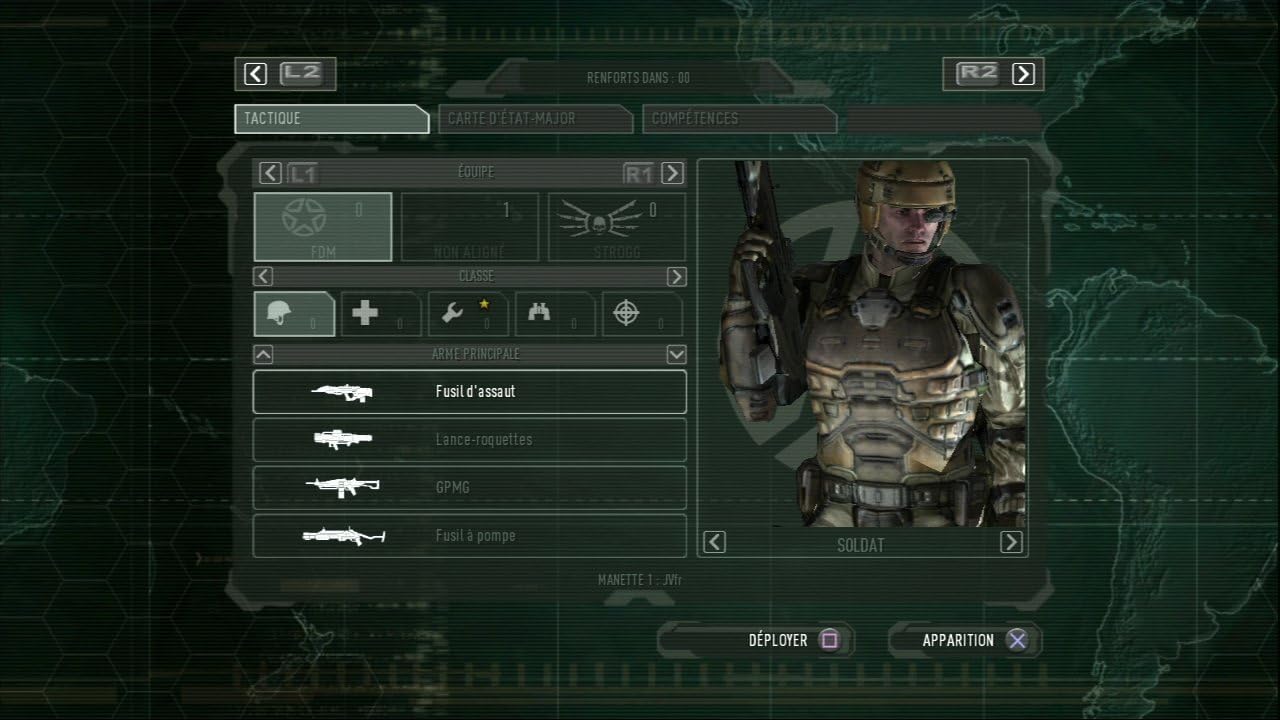Image resolution: width=1280 pixels, height=720 pixels.
Task: Join the Strogg team
Action: (617, 227)
